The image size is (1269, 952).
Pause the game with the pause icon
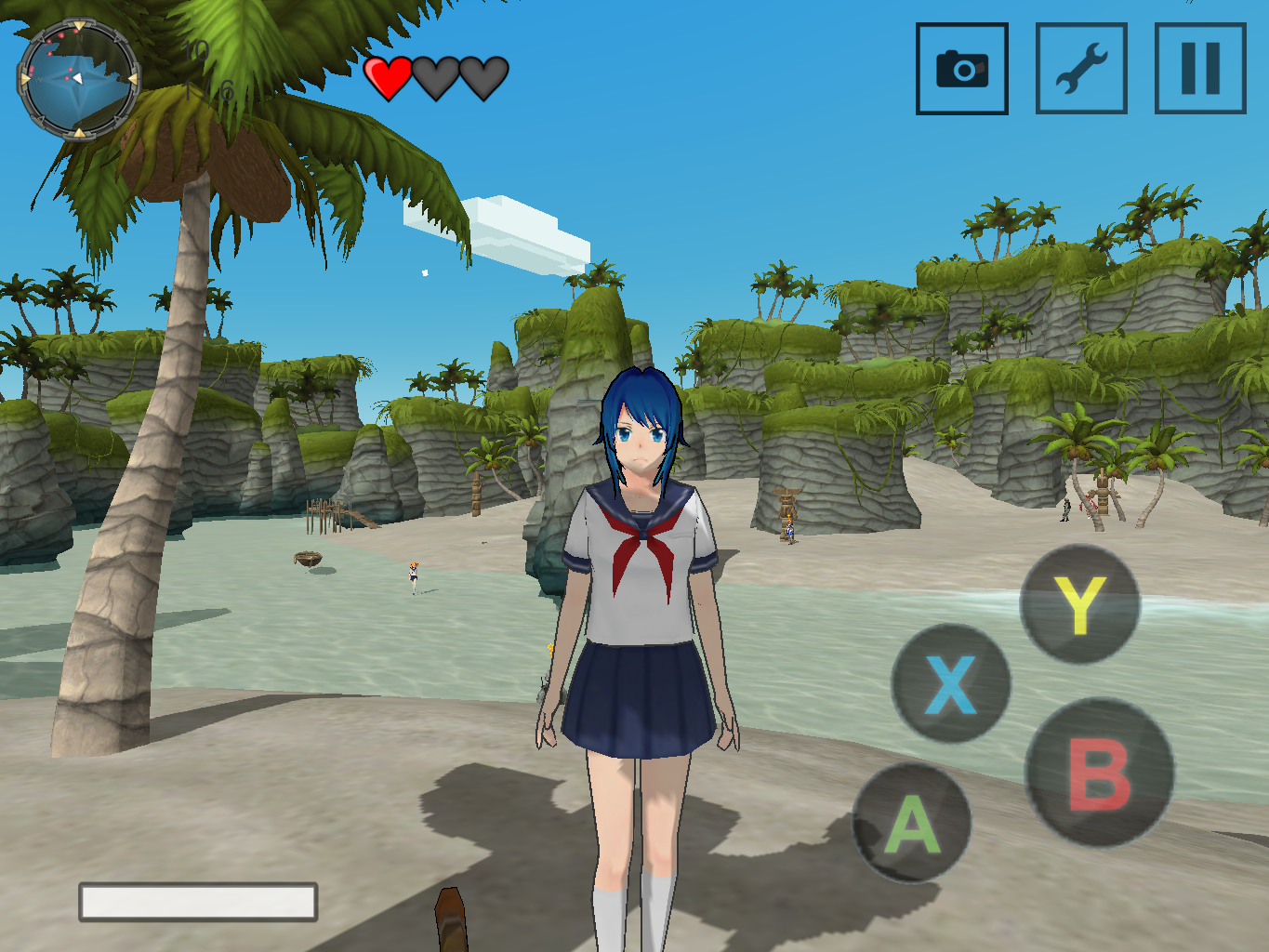point(1198,69)
